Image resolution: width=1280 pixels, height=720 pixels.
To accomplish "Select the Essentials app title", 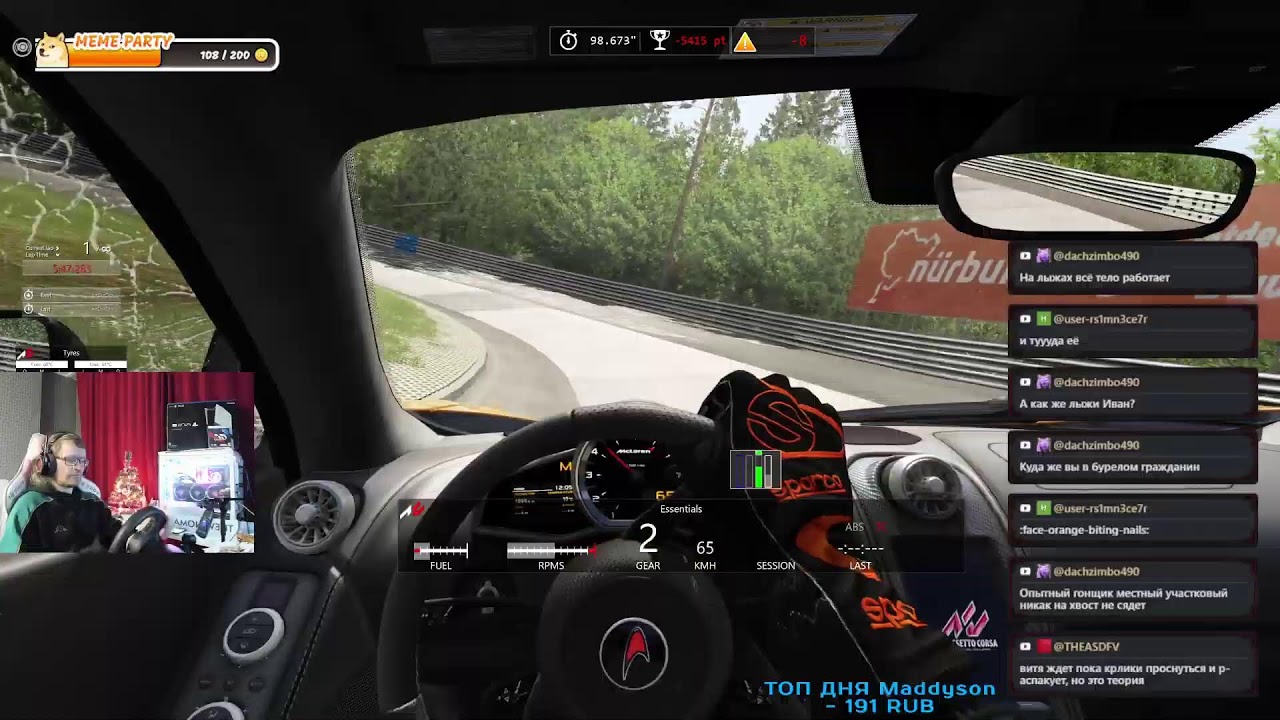I will (x=681, y=509).
